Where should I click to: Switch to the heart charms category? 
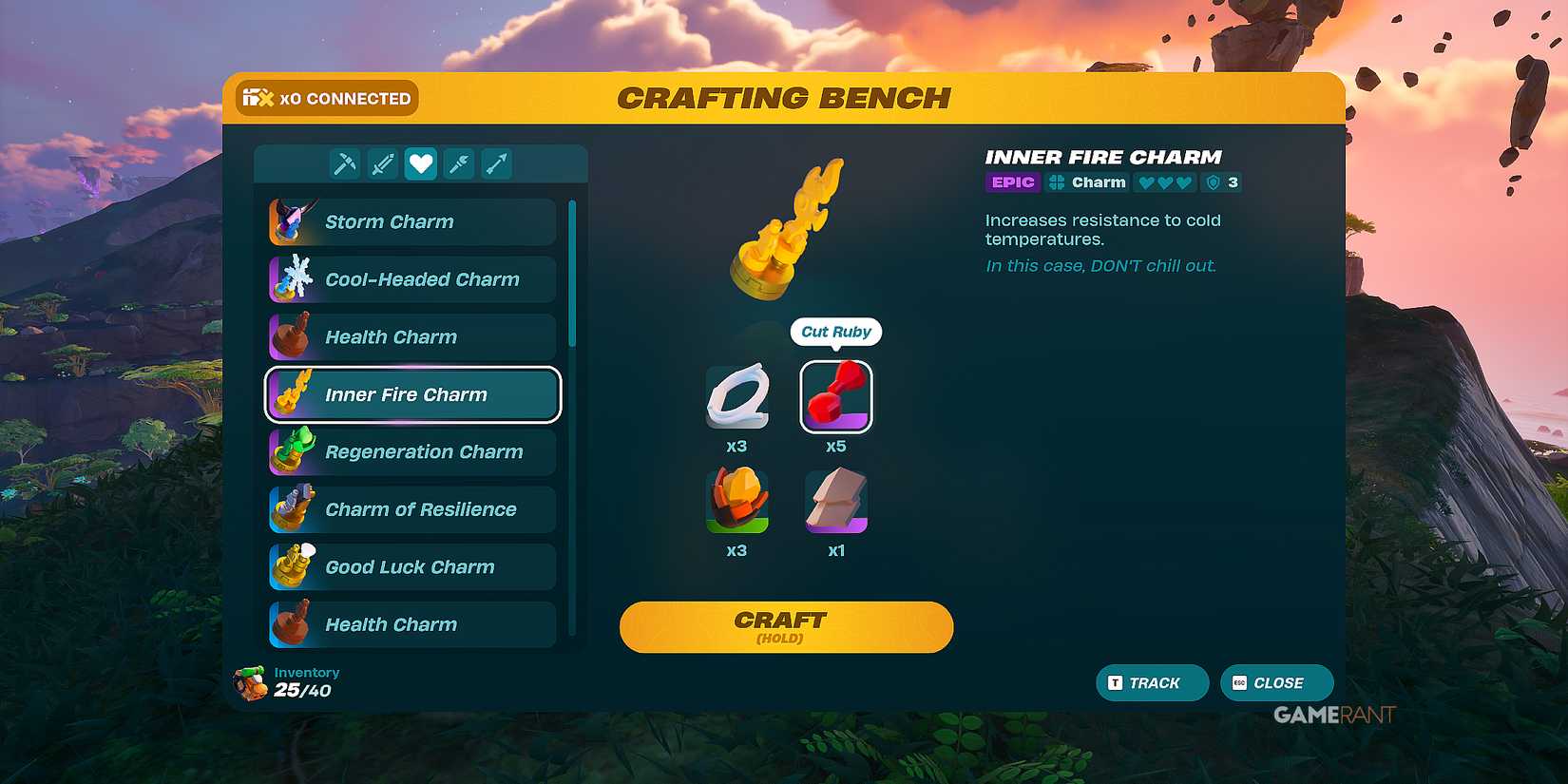click(x=421, y=163)
